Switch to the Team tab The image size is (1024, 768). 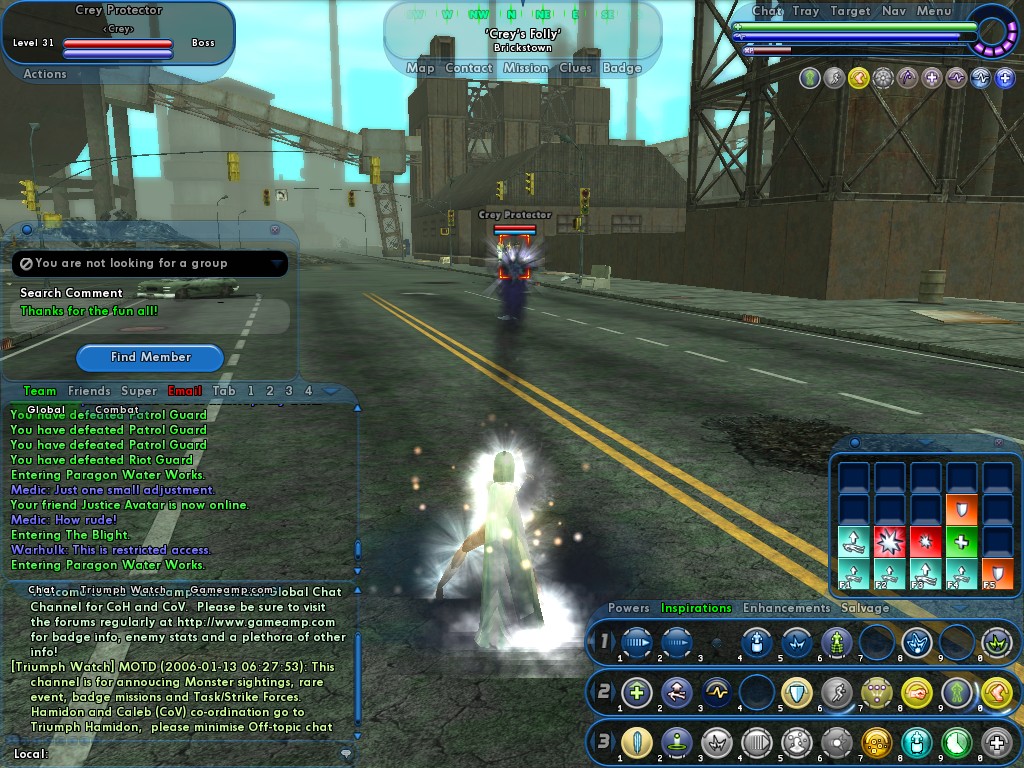(40, 391)
